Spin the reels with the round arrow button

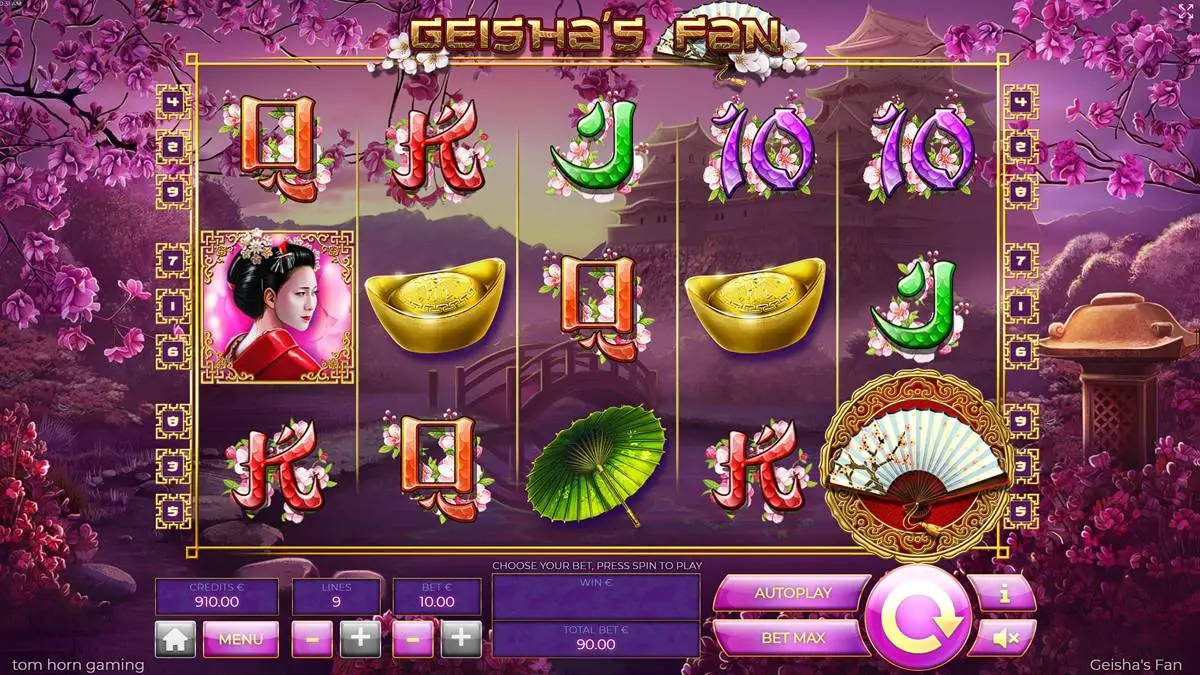click(918, 616)
